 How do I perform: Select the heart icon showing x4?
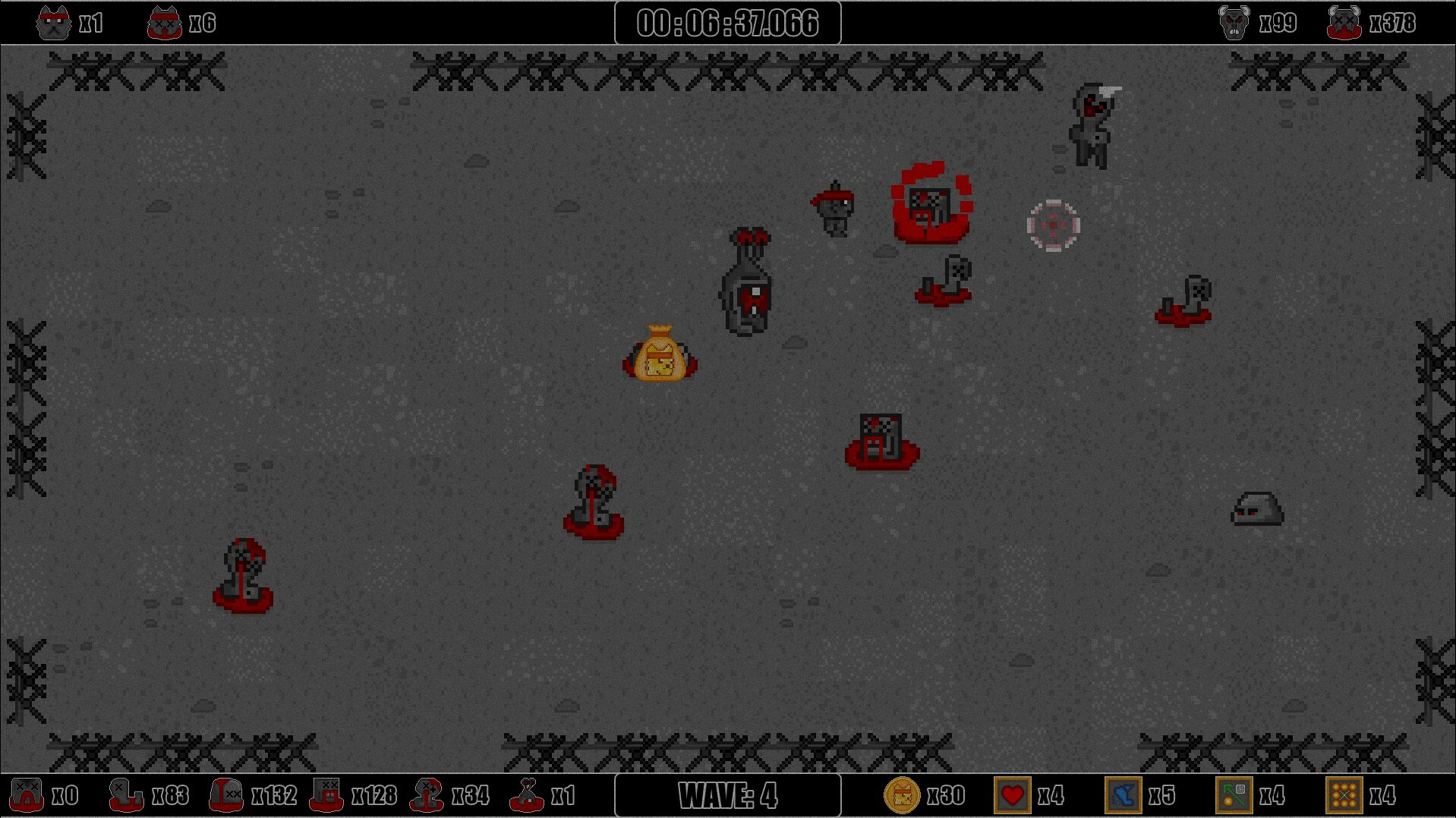(1013, 796)
